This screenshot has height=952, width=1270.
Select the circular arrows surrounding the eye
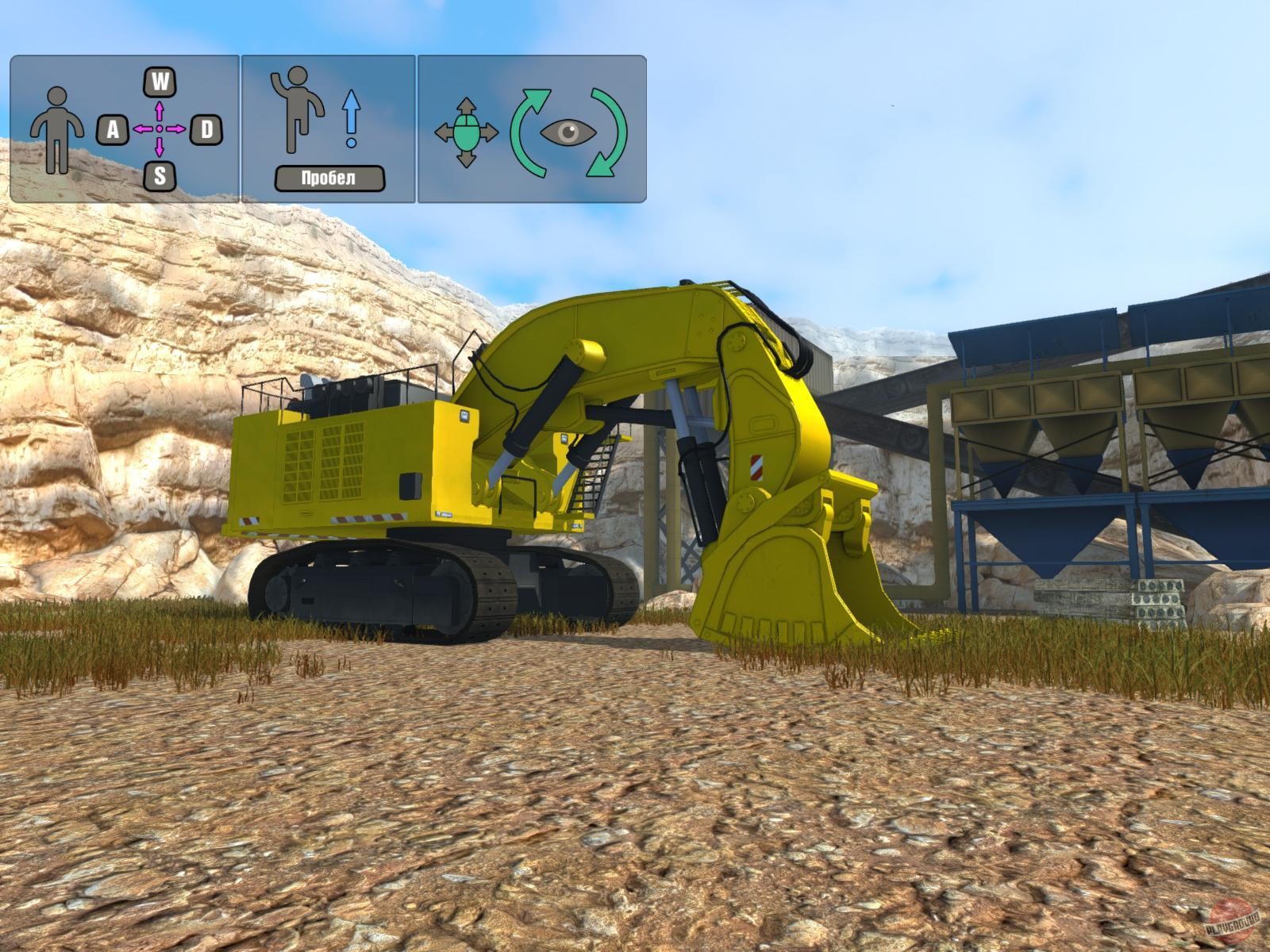(573, 129)
